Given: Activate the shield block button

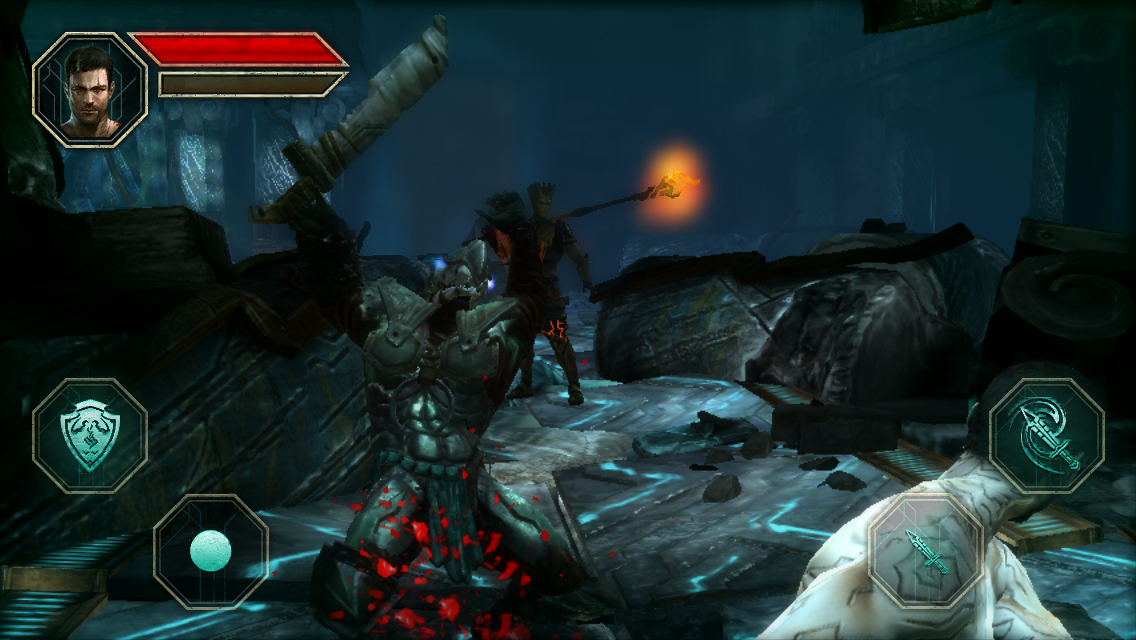Looking at the screenshot, I should point(90,435).
